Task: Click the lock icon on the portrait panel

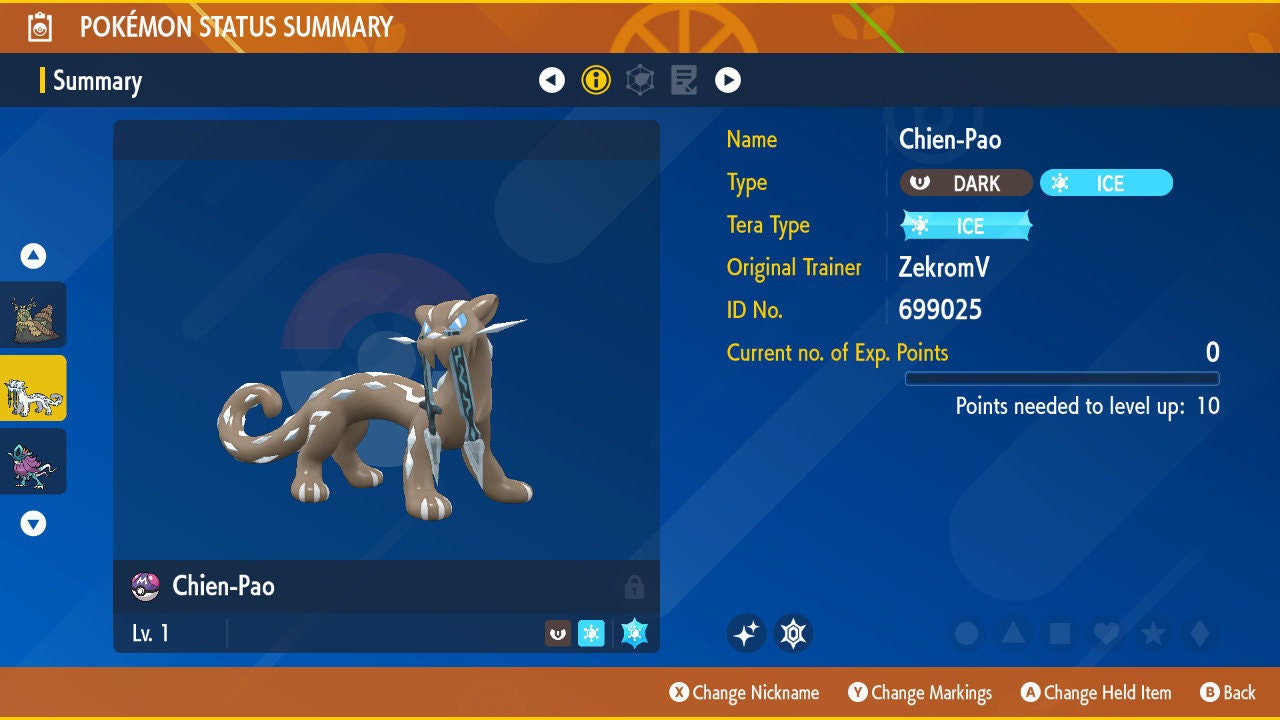Action: click(x=635, y=587)
